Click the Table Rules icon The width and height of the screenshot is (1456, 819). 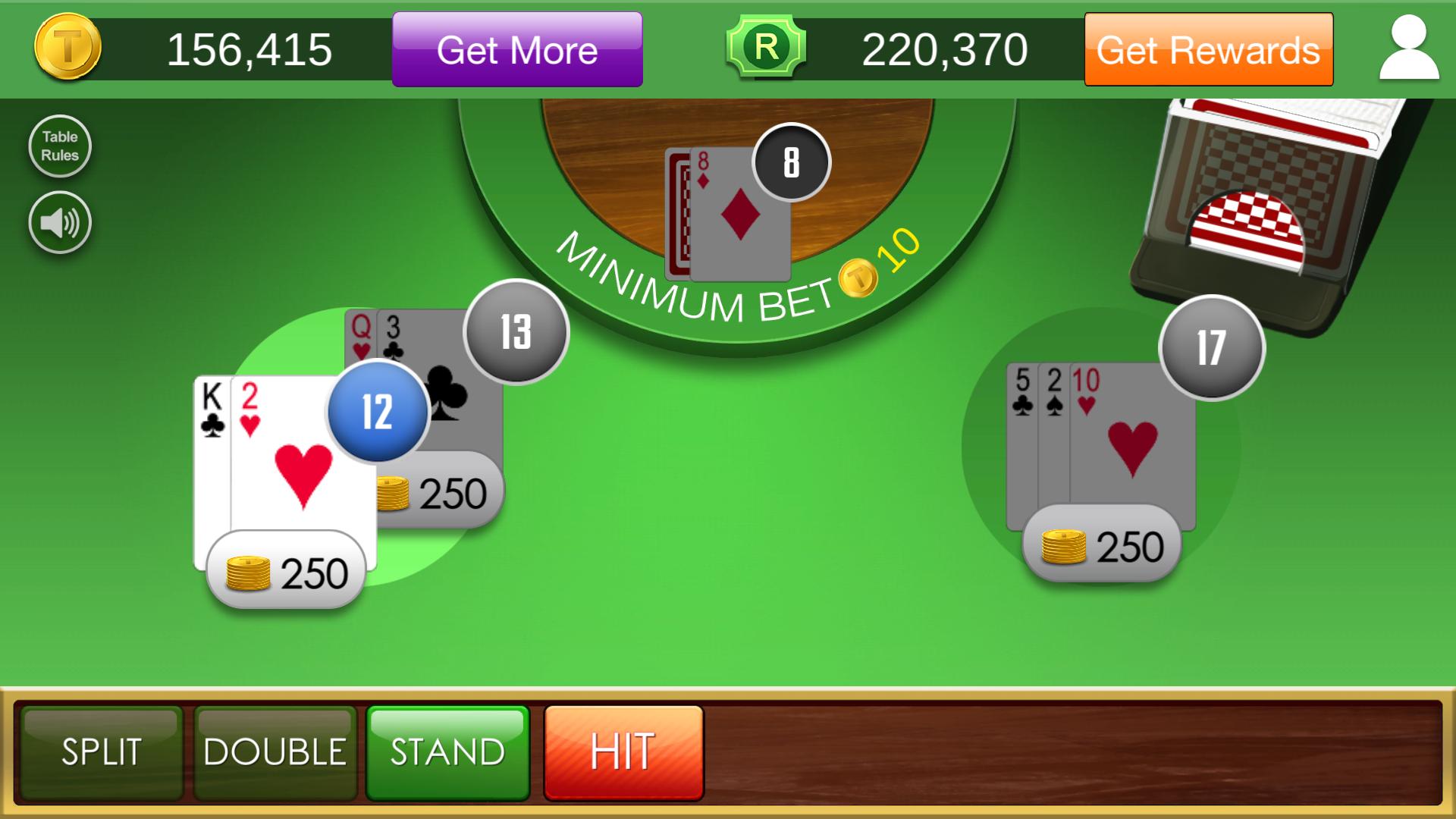(x=60, y=146)
